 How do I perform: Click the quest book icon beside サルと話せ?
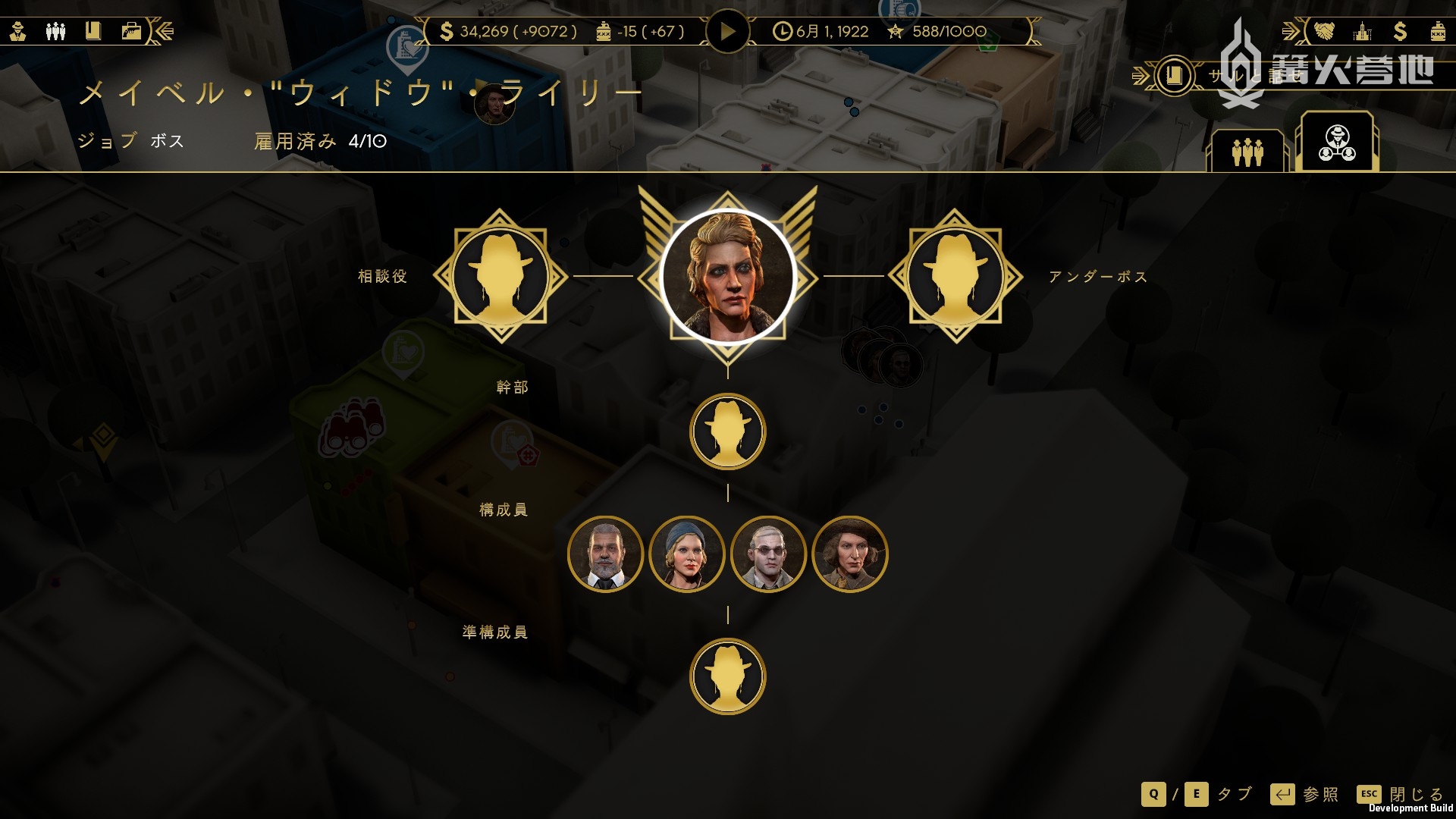click(1174, 75)
